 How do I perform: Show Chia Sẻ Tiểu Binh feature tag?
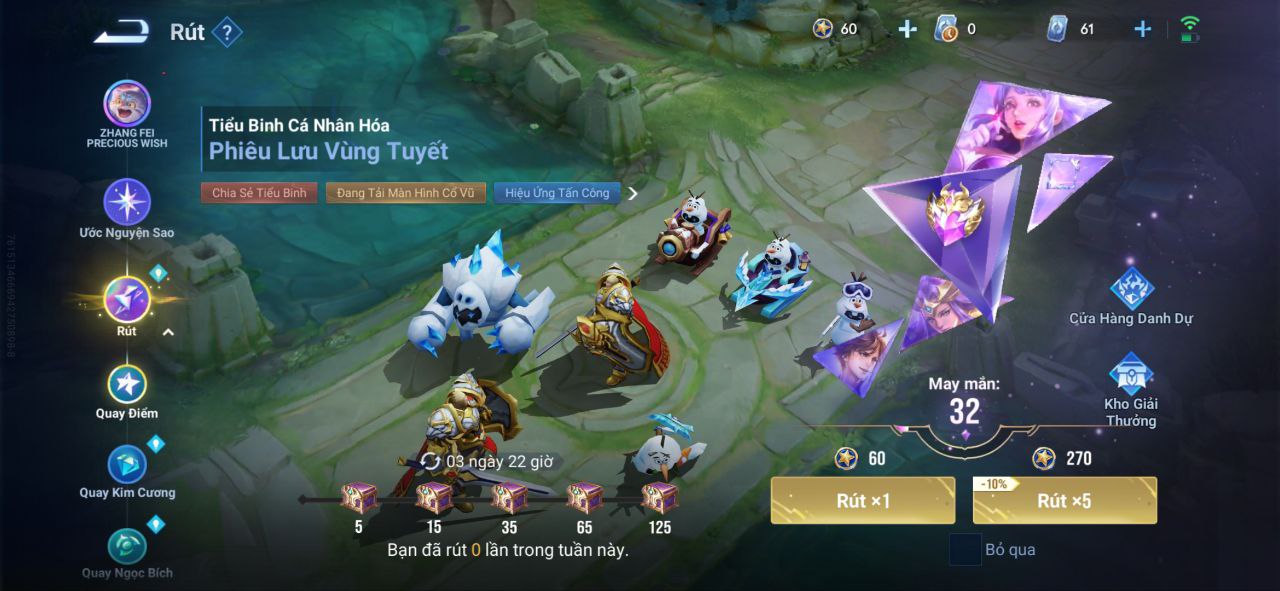[x=259, y=193]
